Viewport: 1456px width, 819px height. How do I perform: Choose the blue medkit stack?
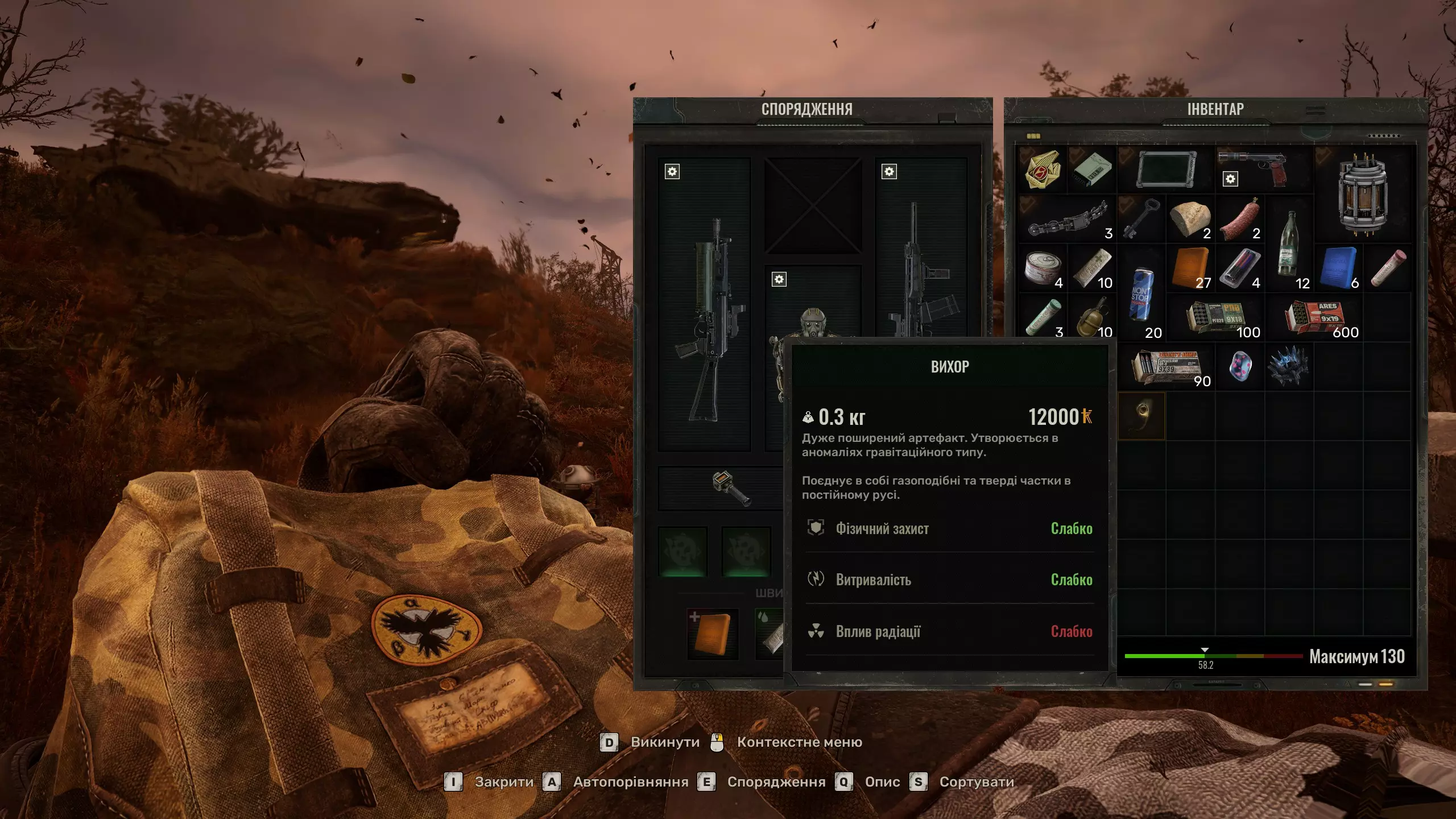pyautogui.click(x=1339, y=267)
